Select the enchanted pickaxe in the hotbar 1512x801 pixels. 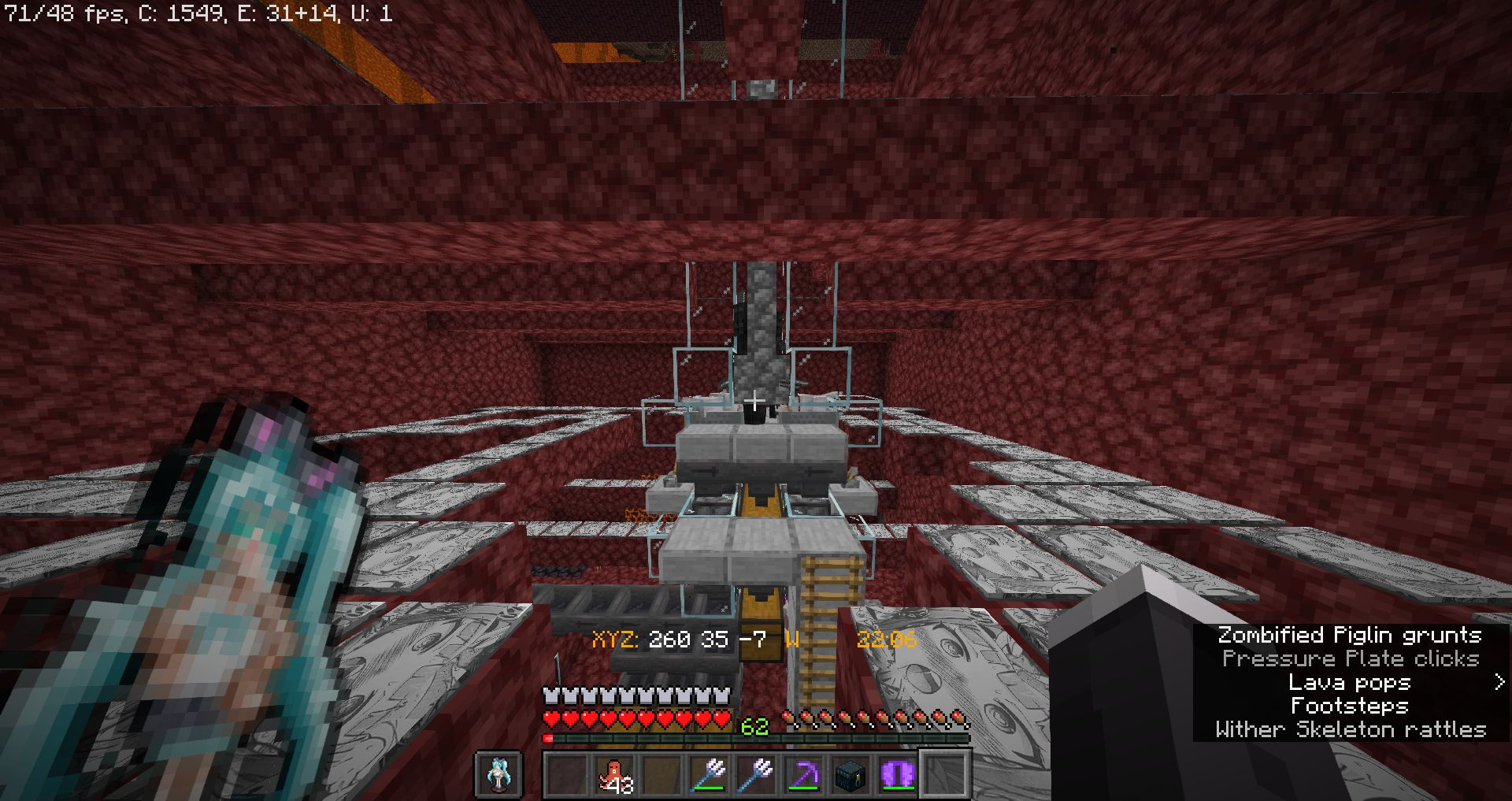click(805, 774)
